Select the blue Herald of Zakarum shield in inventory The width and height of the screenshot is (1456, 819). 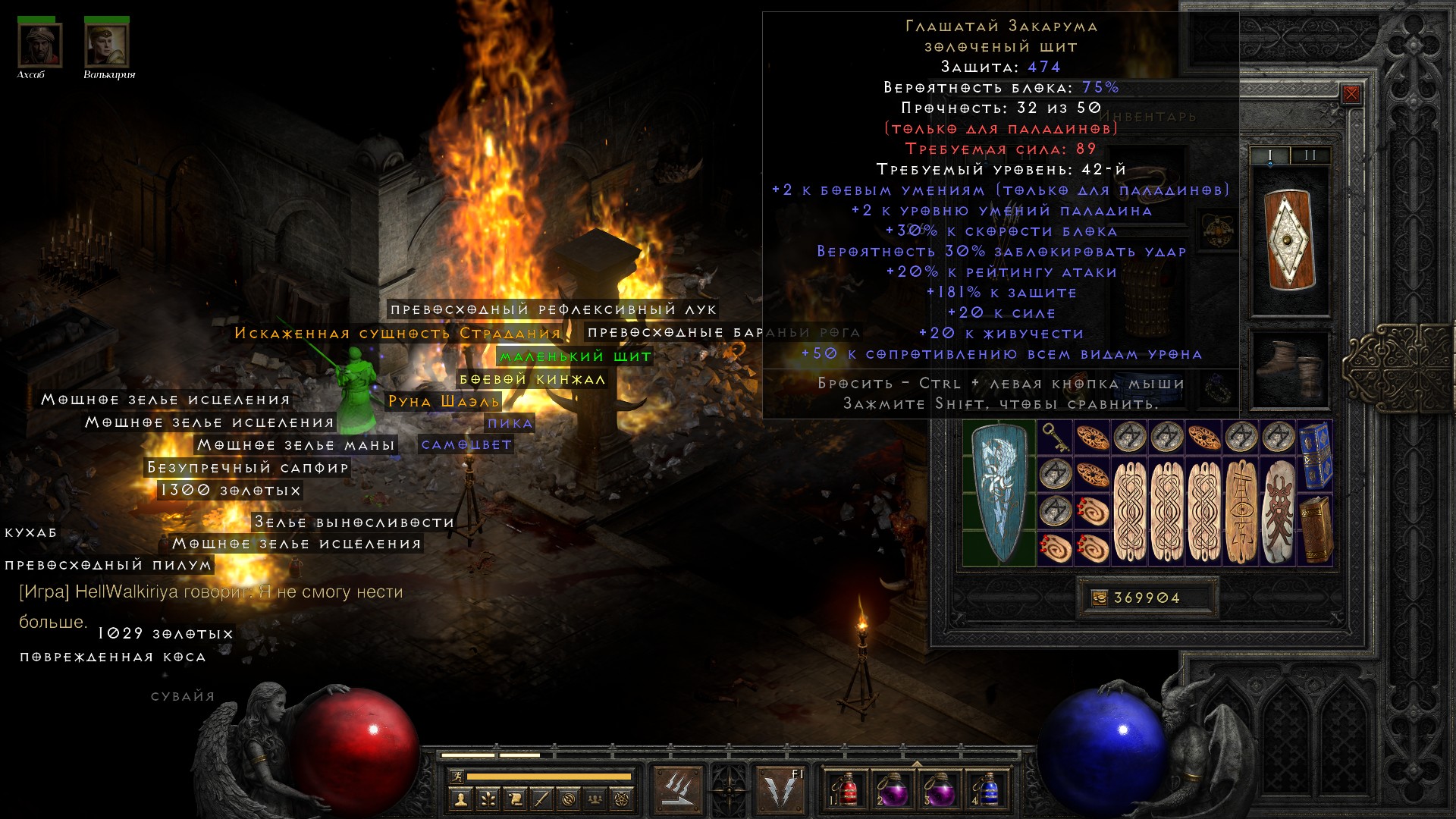click(999, 493)
